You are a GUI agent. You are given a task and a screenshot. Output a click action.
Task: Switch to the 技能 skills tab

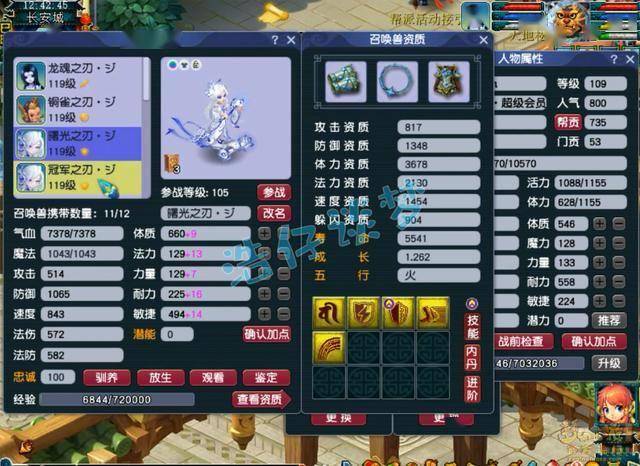click(472, 326)
